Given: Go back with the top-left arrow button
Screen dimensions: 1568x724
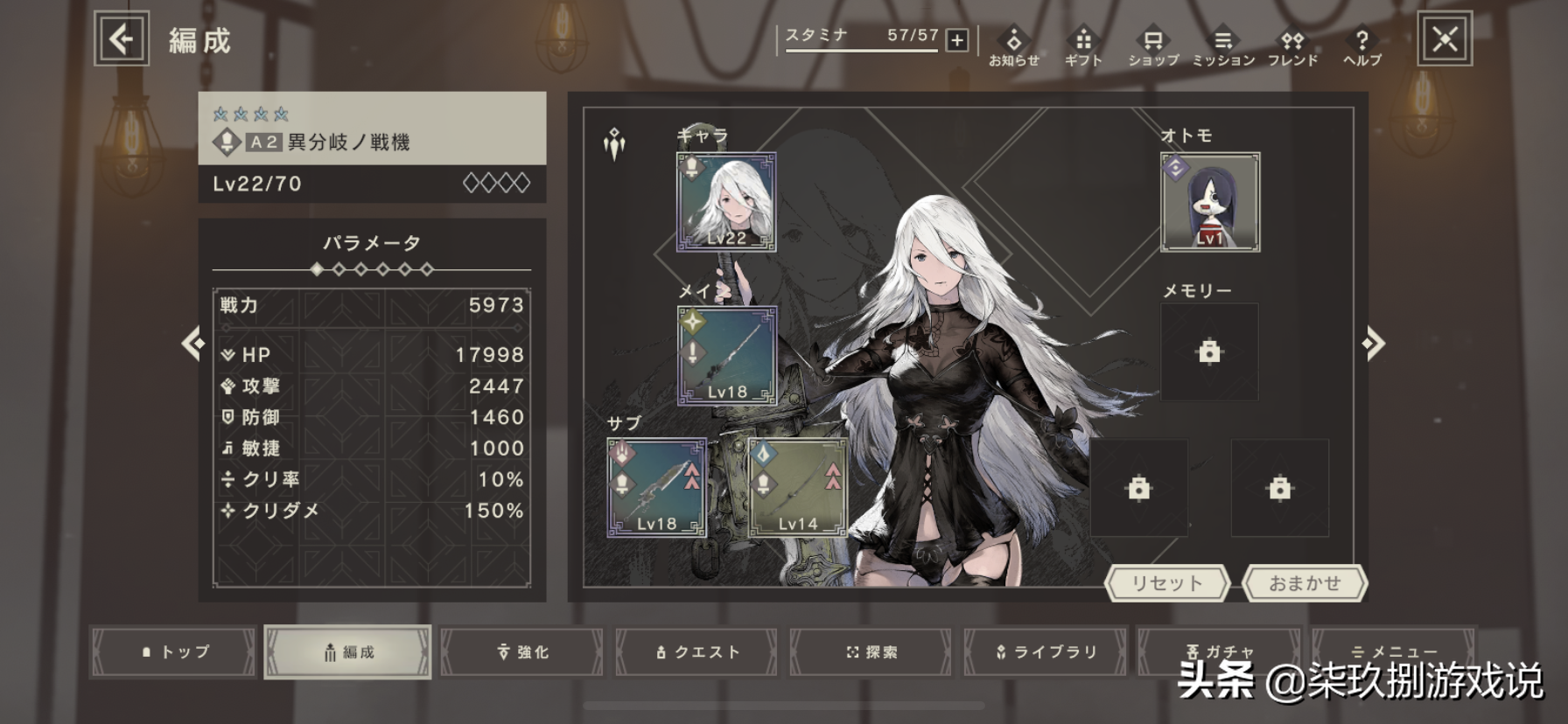Looking at the screenshot, I should pyautogui.click(x=122, y=38).
